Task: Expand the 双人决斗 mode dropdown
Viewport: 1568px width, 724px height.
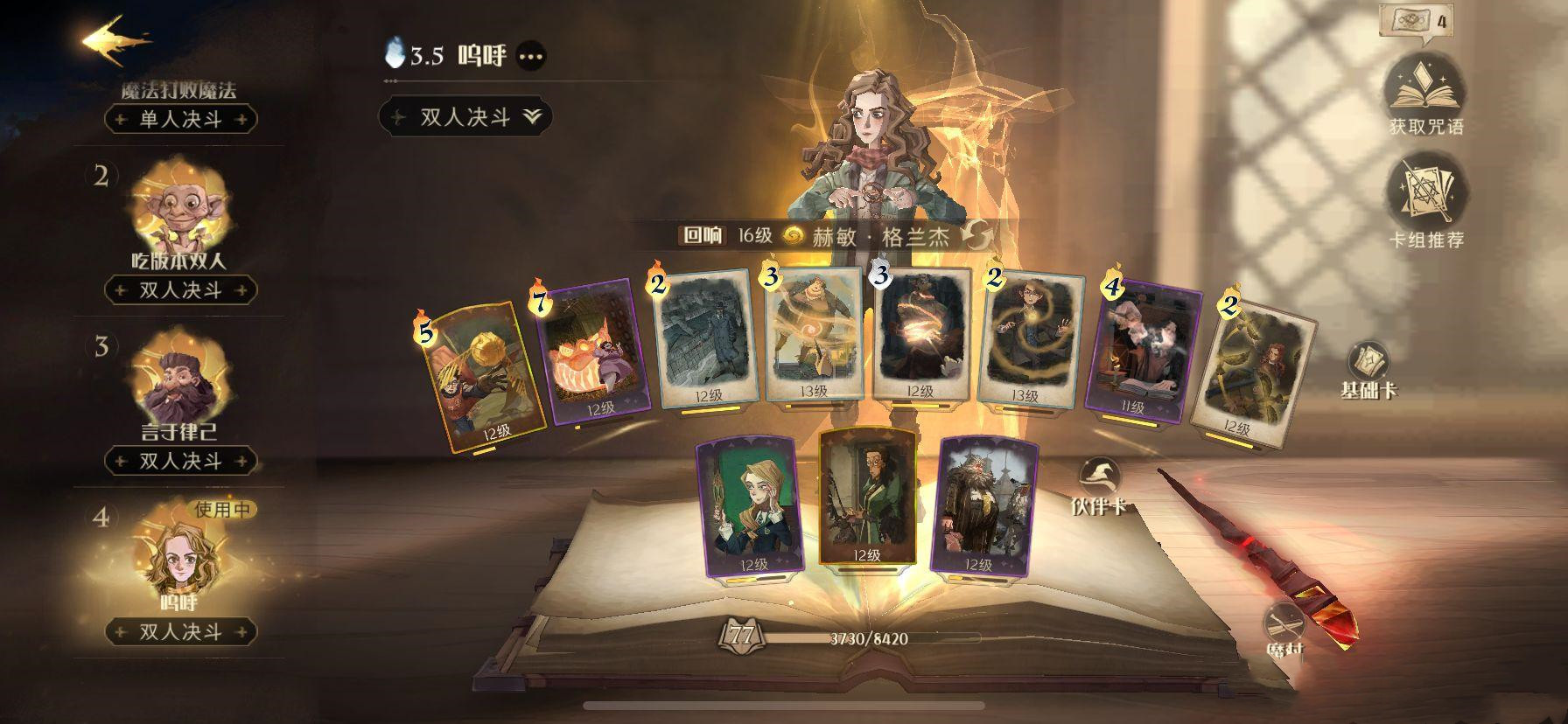Action: 465,117
